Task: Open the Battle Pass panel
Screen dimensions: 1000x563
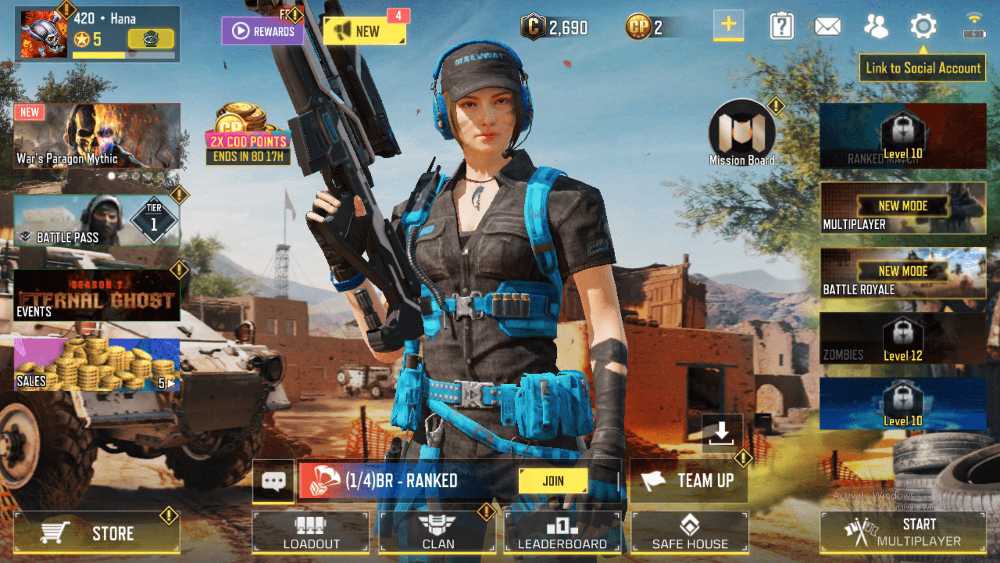Action: tap(97, 220)
